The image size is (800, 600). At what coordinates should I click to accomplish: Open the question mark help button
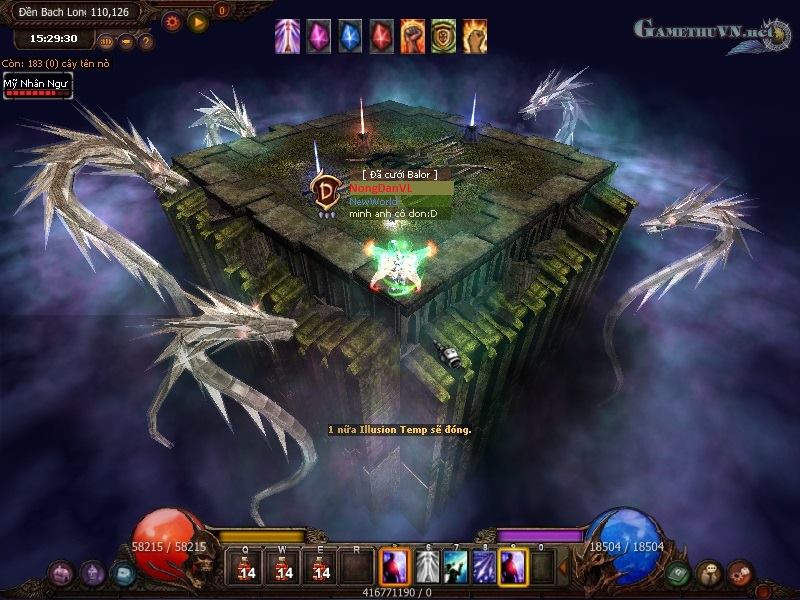coord(146,42)
